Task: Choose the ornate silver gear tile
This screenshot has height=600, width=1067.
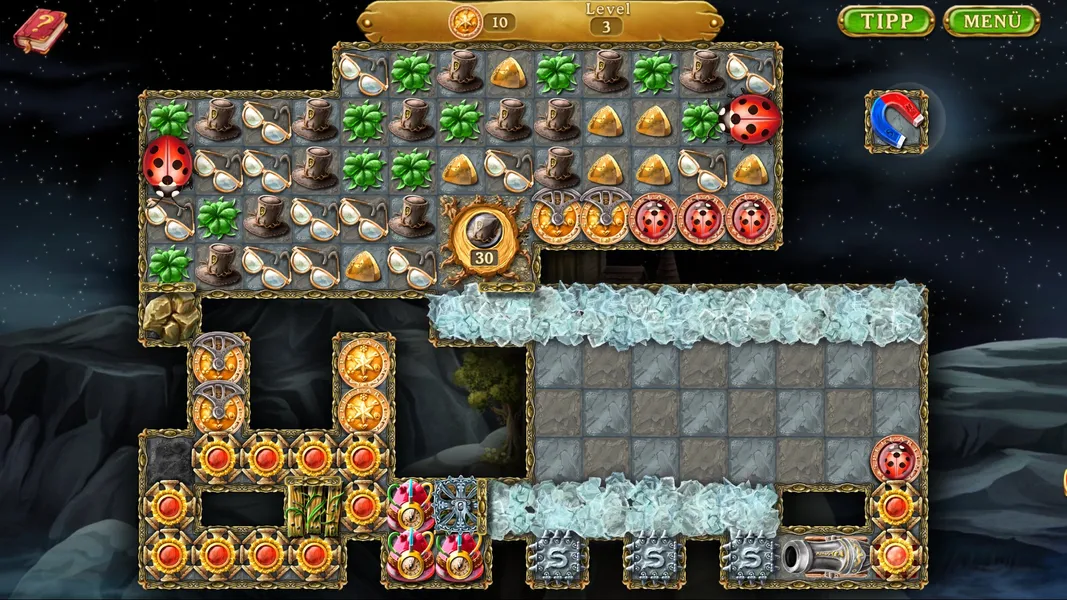Action: (x=460, y=504)
